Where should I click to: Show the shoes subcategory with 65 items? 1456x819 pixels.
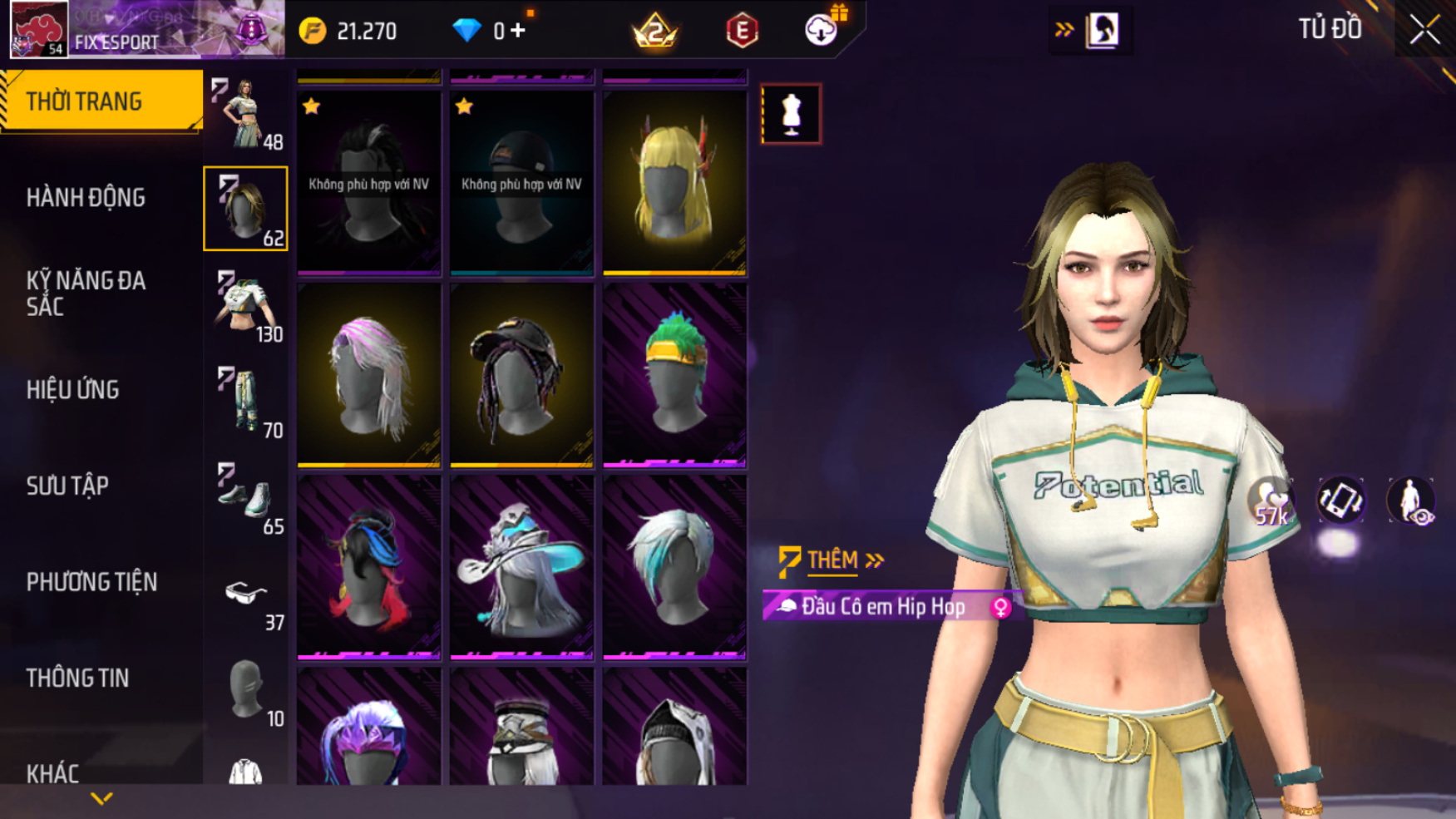246,497
